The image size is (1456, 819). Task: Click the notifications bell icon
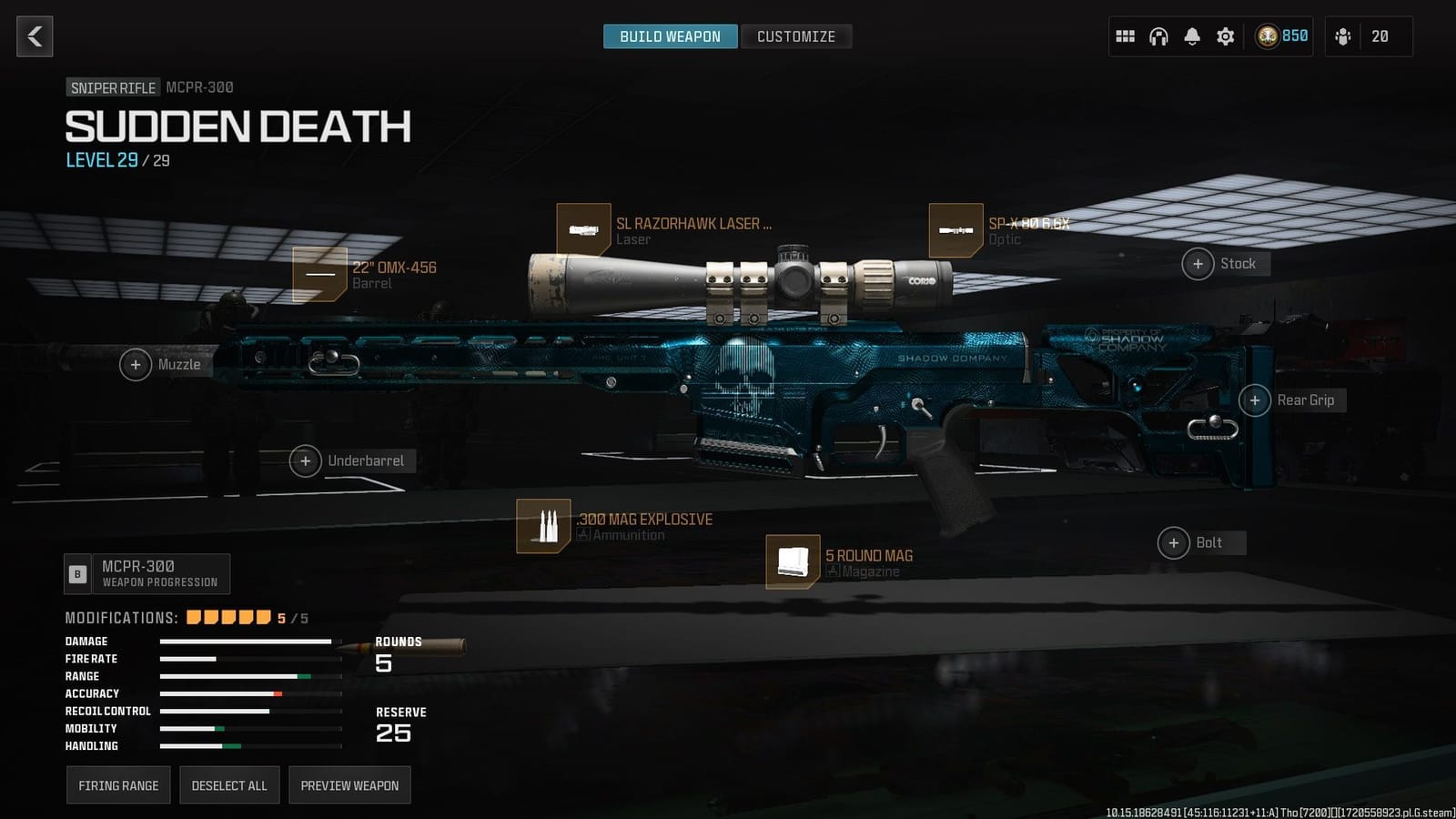(x=1191, y=36)
